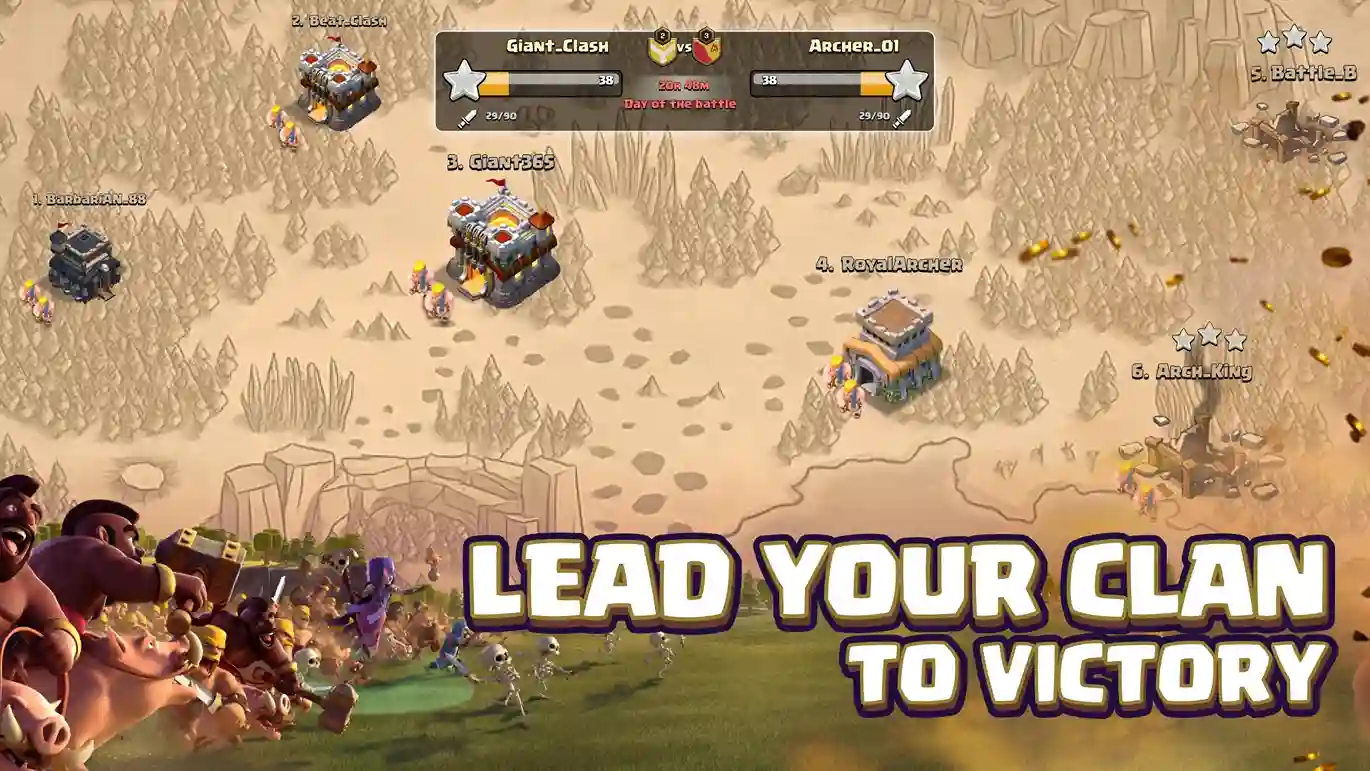Tap the 20h 48m battle day timer
This screenshot has width=1370, height=771.
tap(683, 85)
